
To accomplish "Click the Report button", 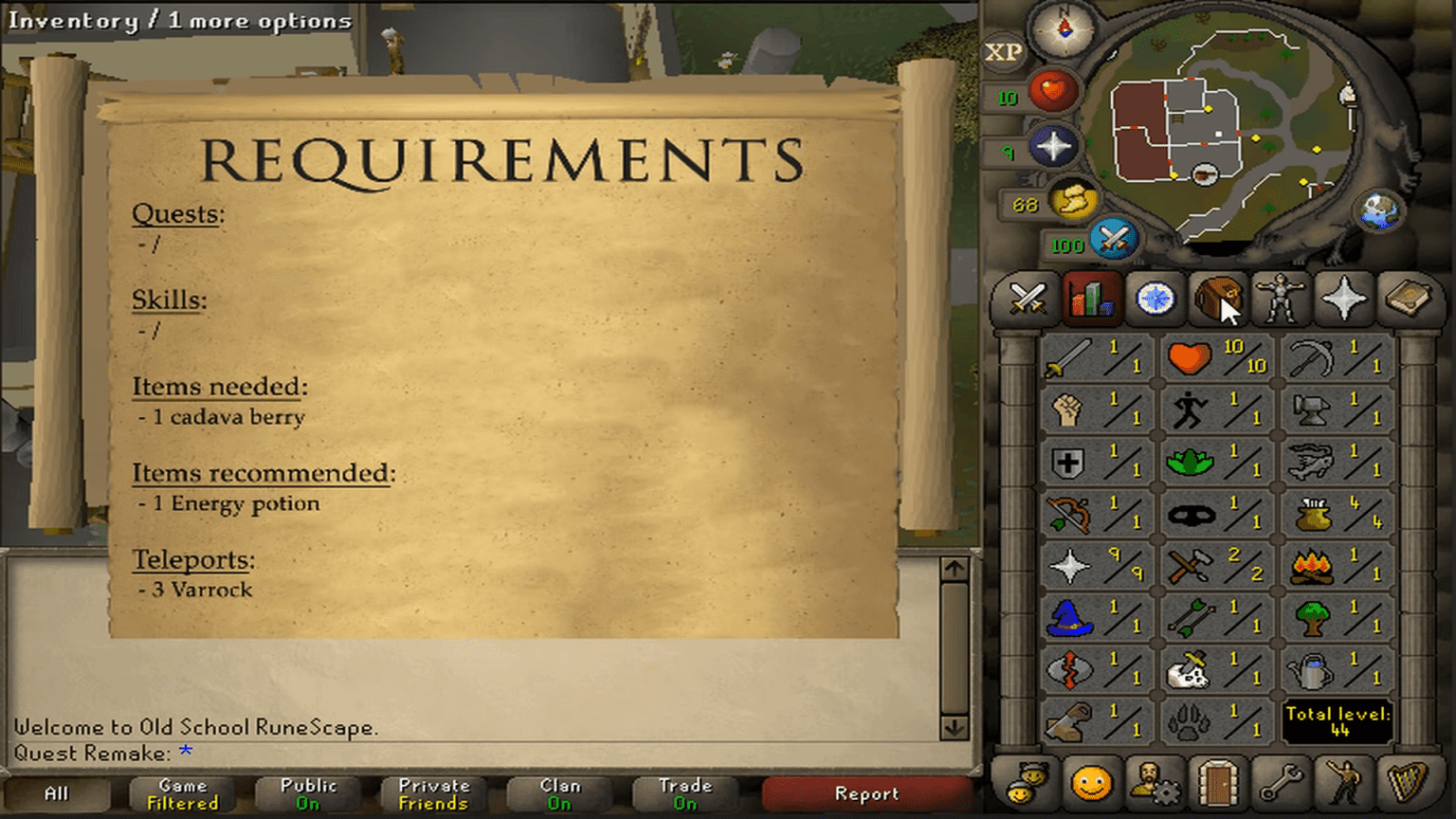I will (x=864, y=794).
